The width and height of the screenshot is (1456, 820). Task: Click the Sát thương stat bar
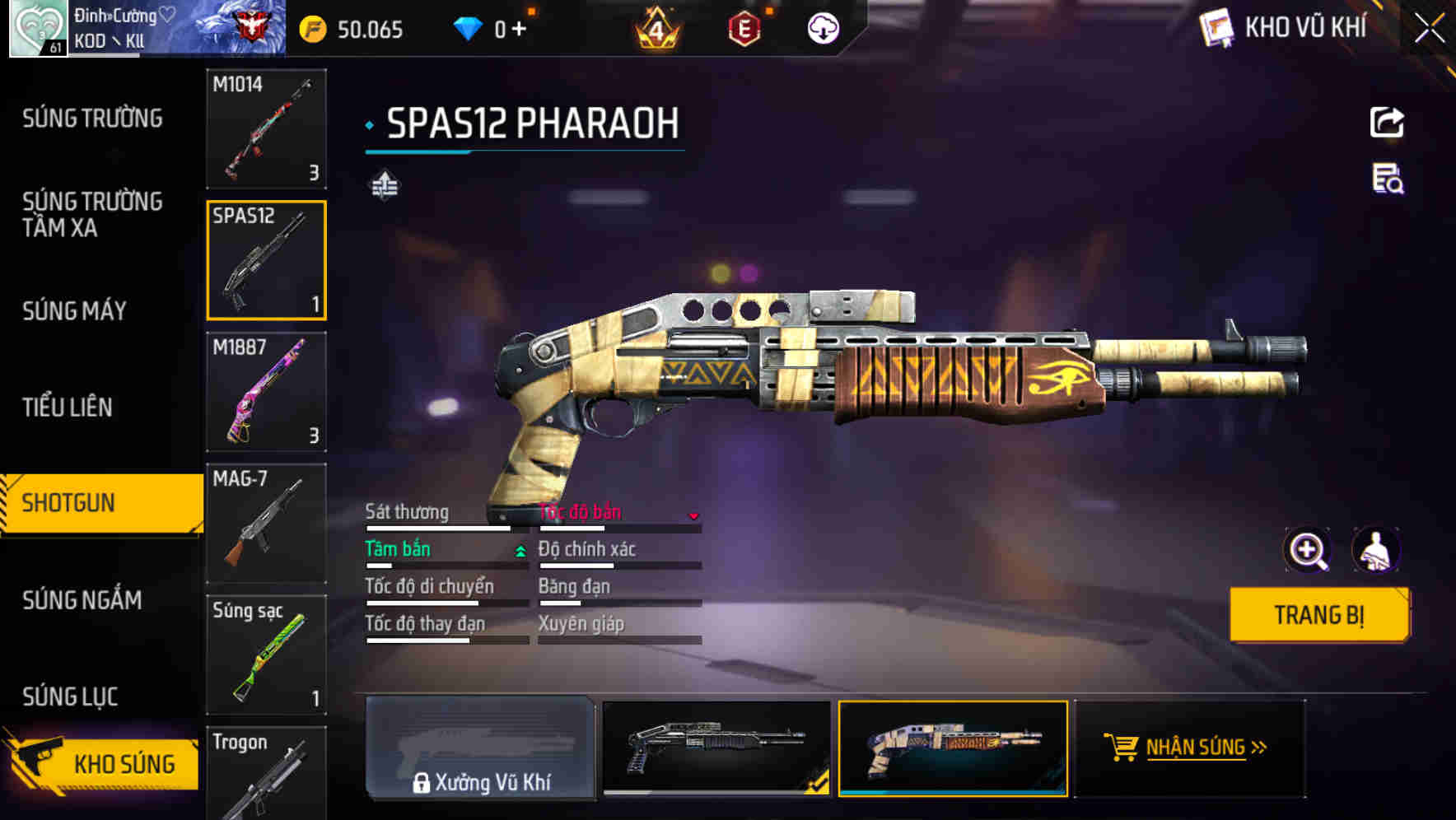coord(436,527)
